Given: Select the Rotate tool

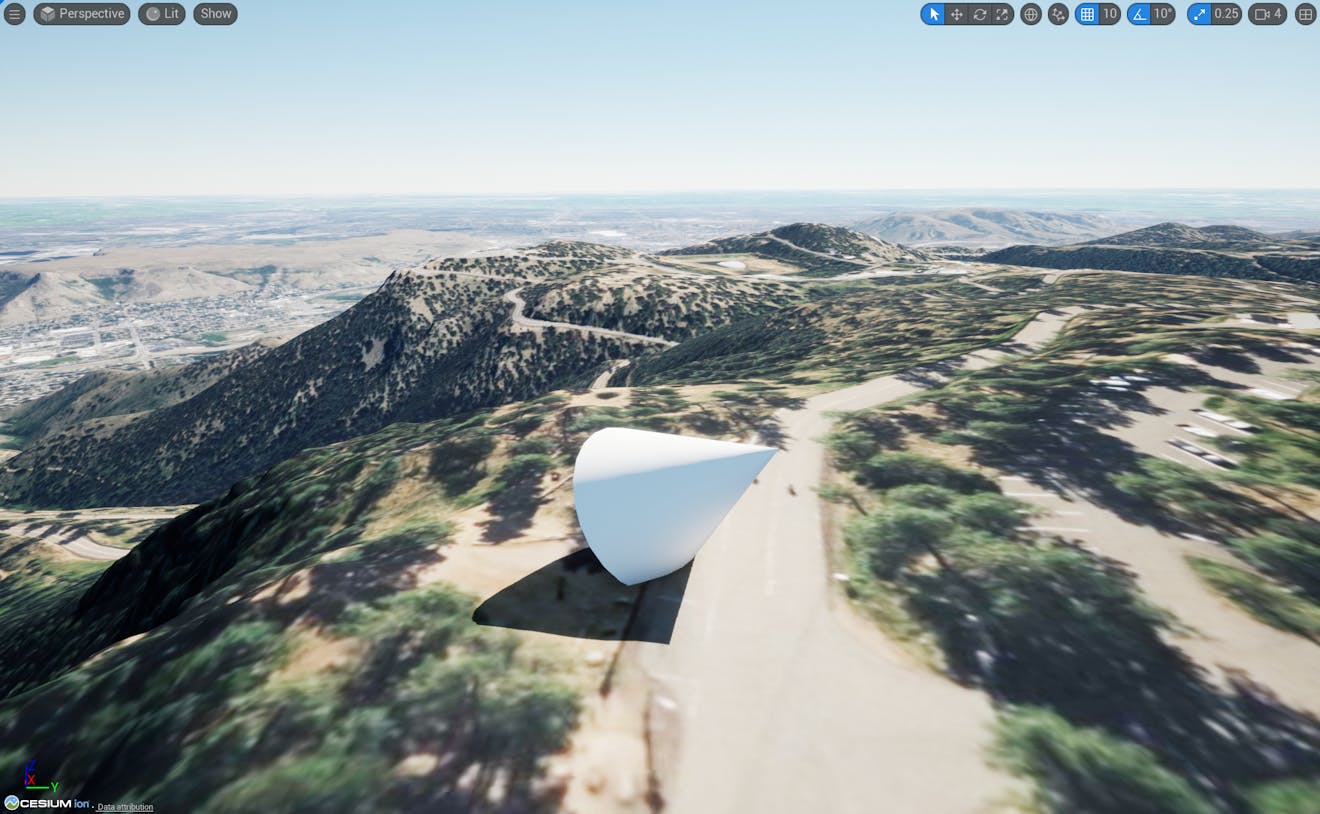Looking at the screenshot, I should 979,14.
